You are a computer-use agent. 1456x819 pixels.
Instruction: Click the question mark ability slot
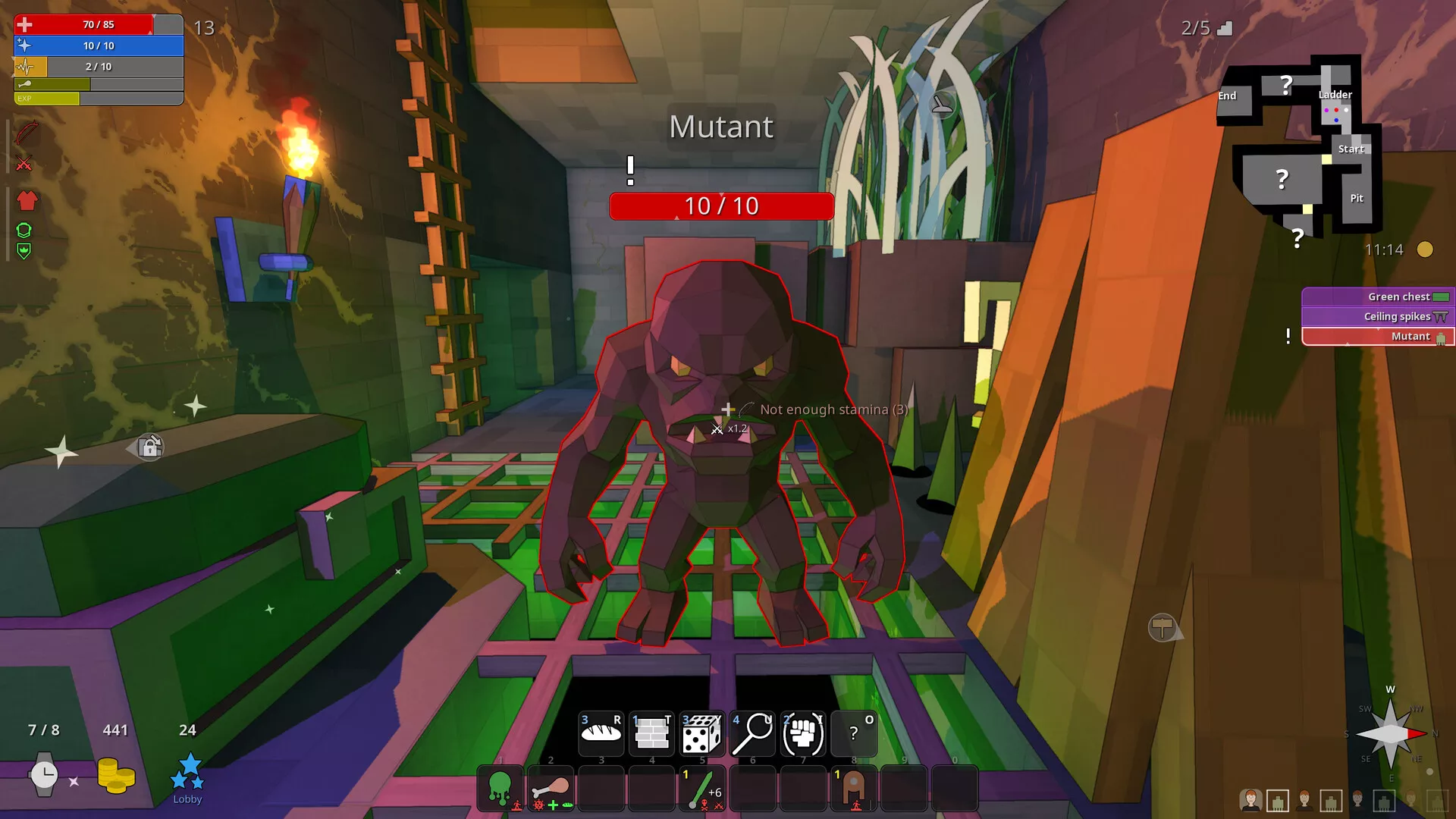tap(854, 733)
